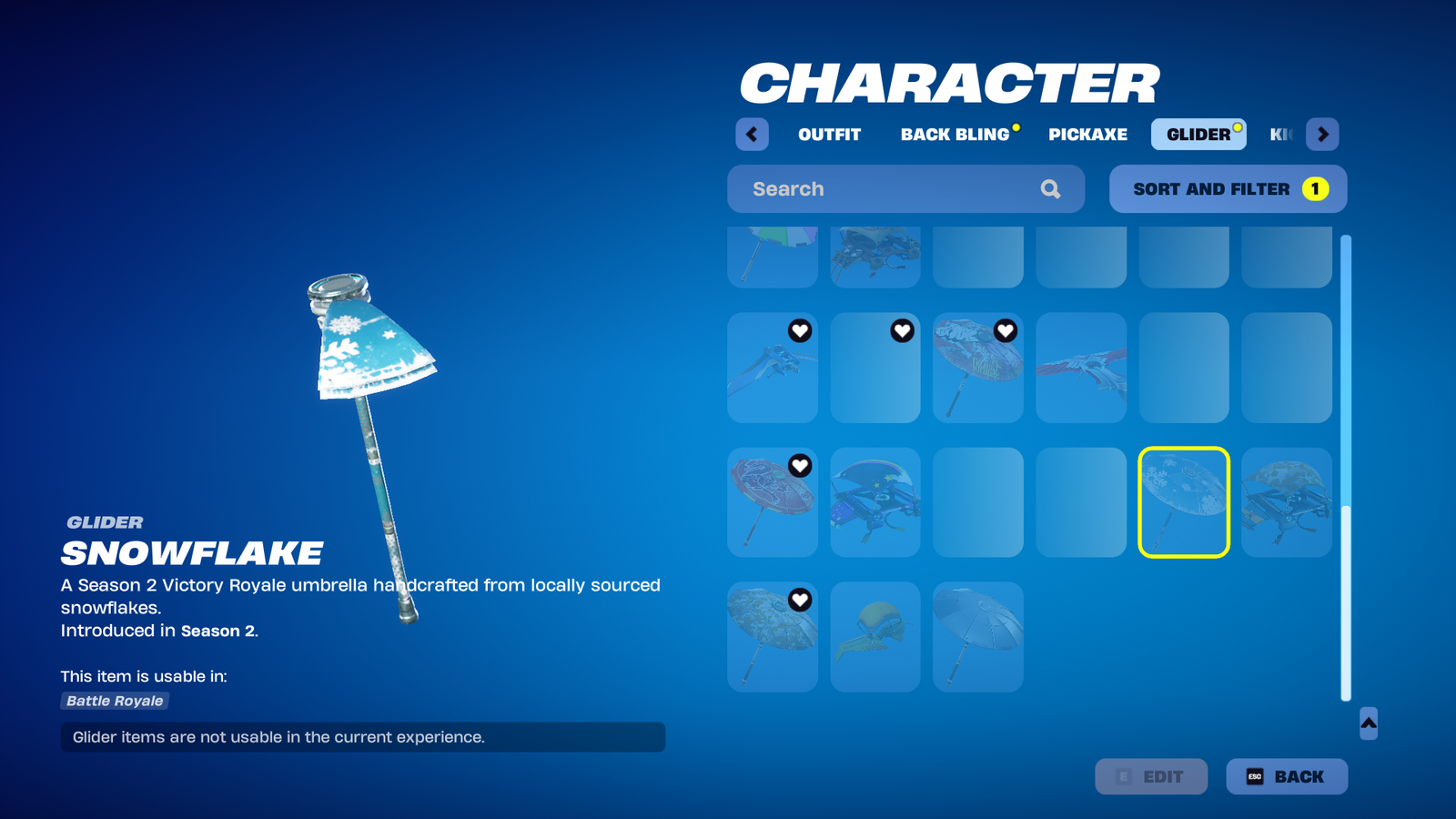Show more categories with the right arrow
Viewport: 1456px width, 819px height.
1322,135
